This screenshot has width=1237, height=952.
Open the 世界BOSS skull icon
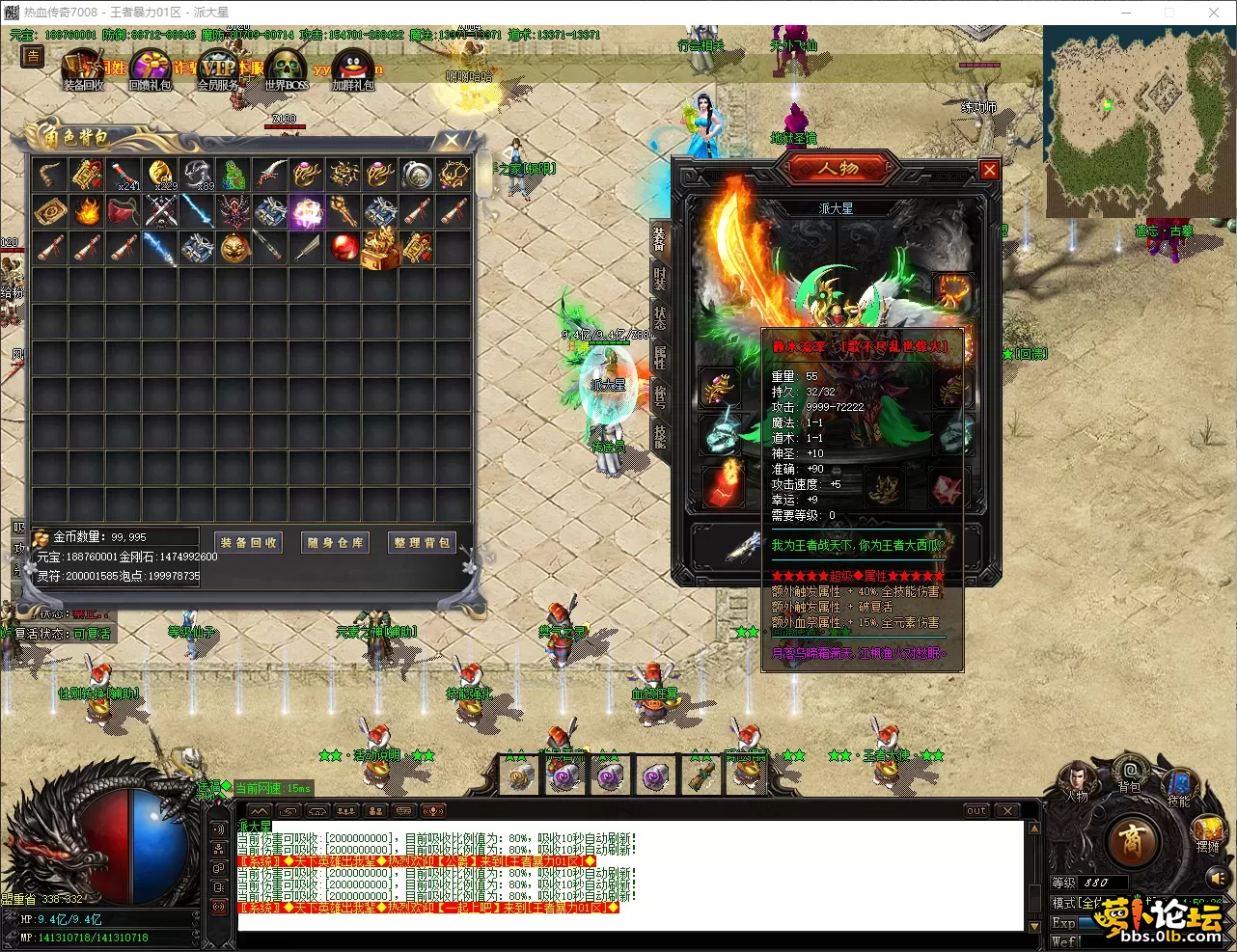(287, 69)
